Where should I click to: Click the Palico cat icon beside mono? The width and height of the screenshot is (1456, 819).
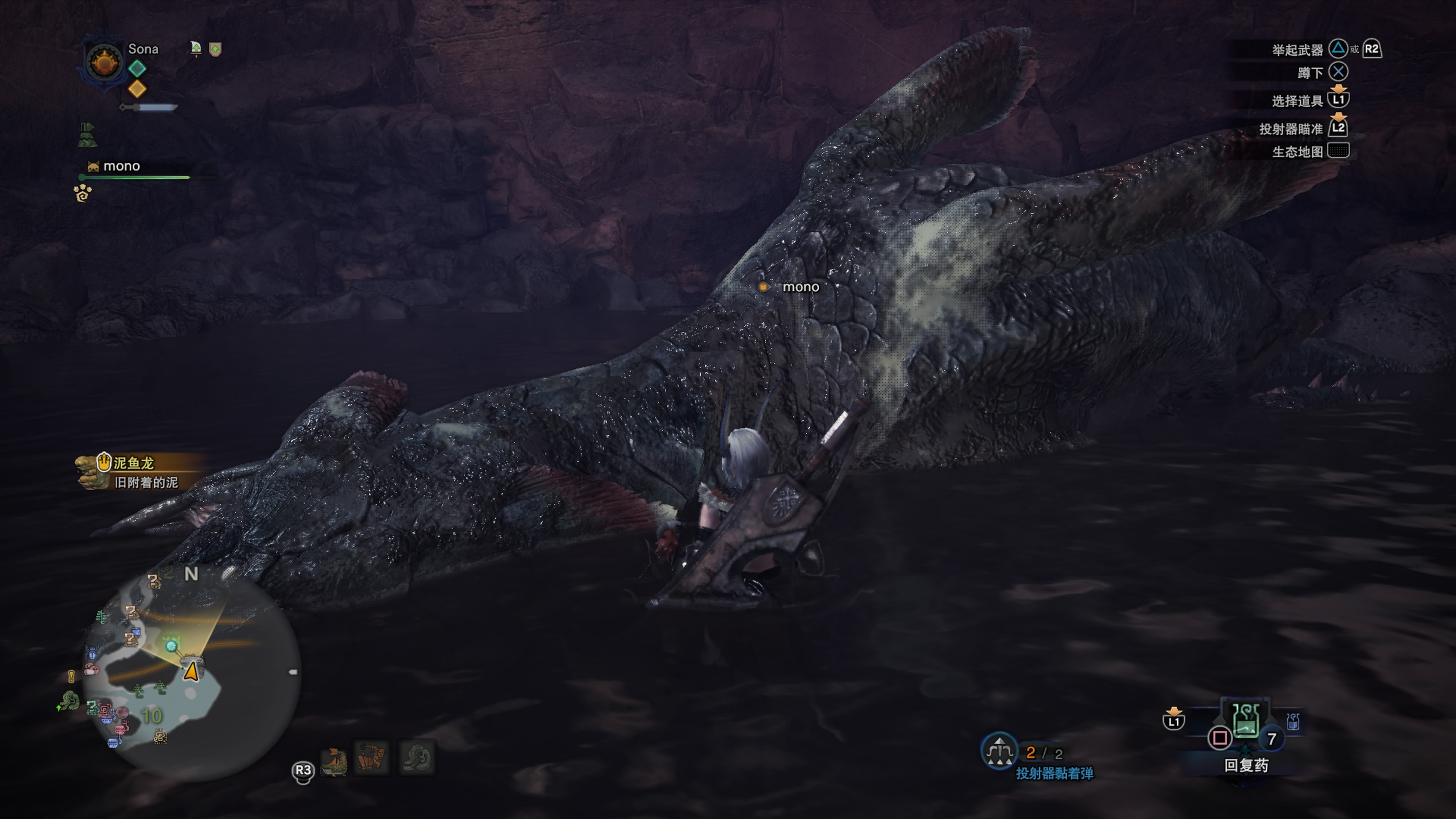point(93,167)
